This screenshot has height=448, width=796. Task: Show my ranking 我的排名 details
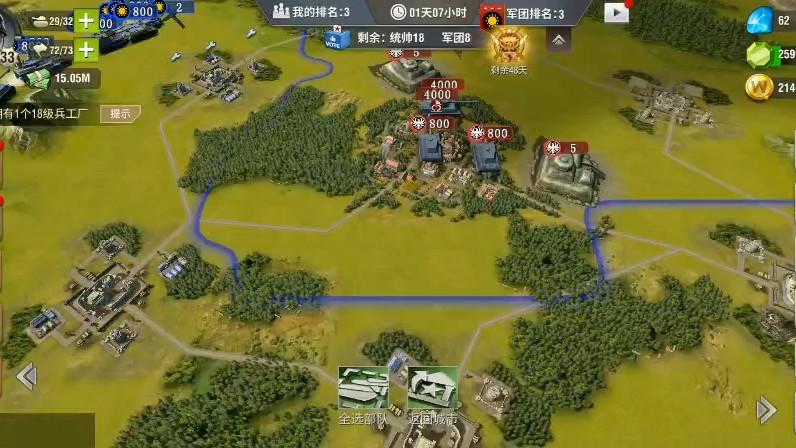click(x=311, y=13)
